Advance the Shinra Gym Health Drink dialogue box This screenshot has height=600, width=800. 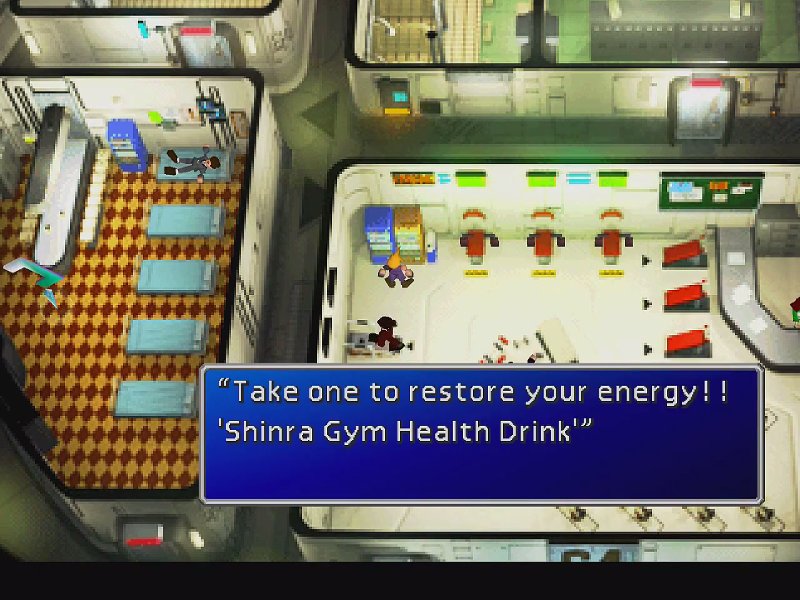coord(481,432)
